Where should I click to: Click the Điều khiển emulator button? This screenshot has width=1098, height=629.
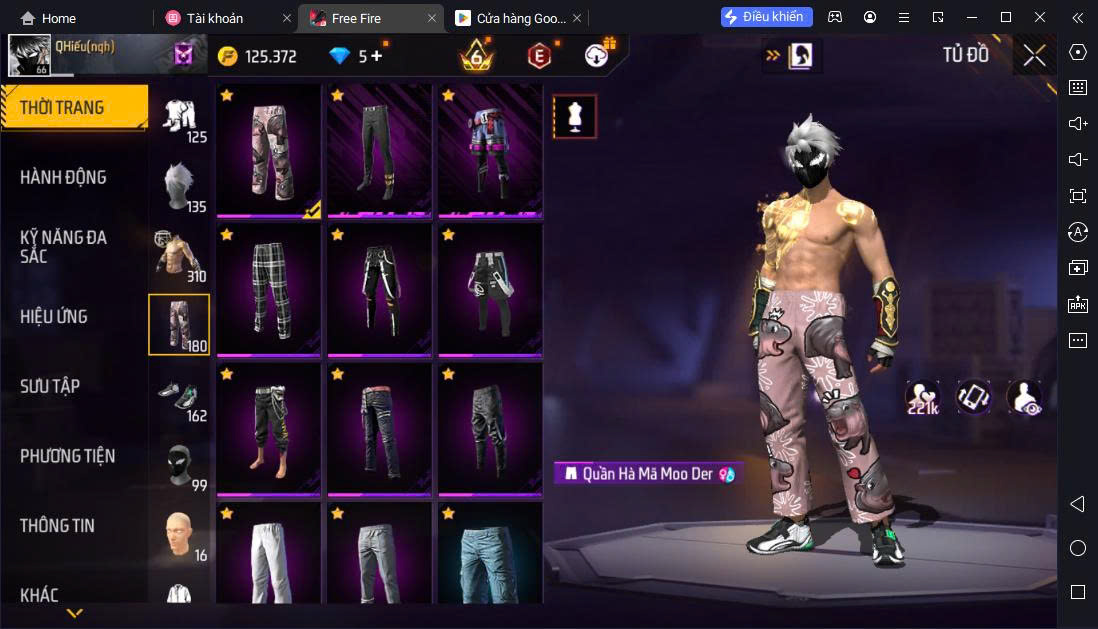(767, 17)
